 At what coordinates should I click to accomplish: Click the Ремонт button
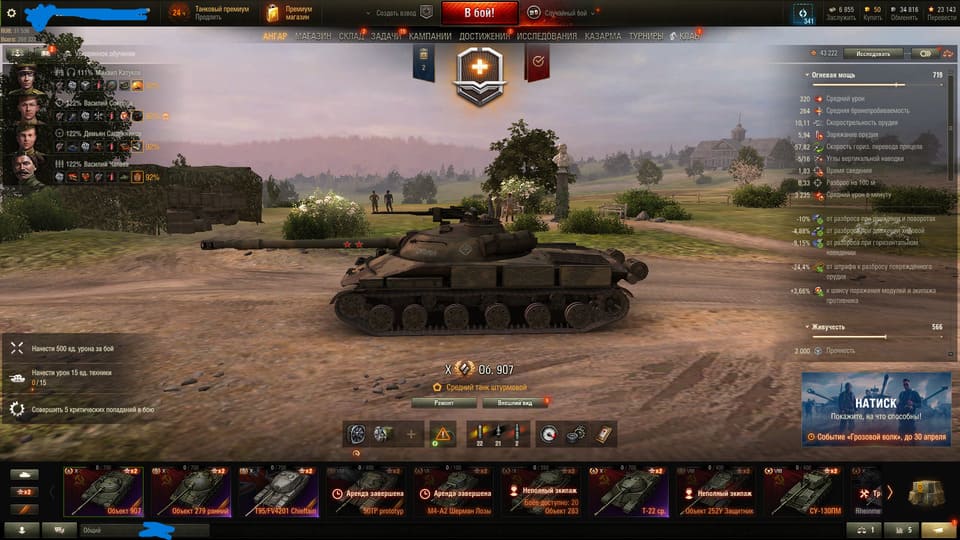[x=442, y=403]
